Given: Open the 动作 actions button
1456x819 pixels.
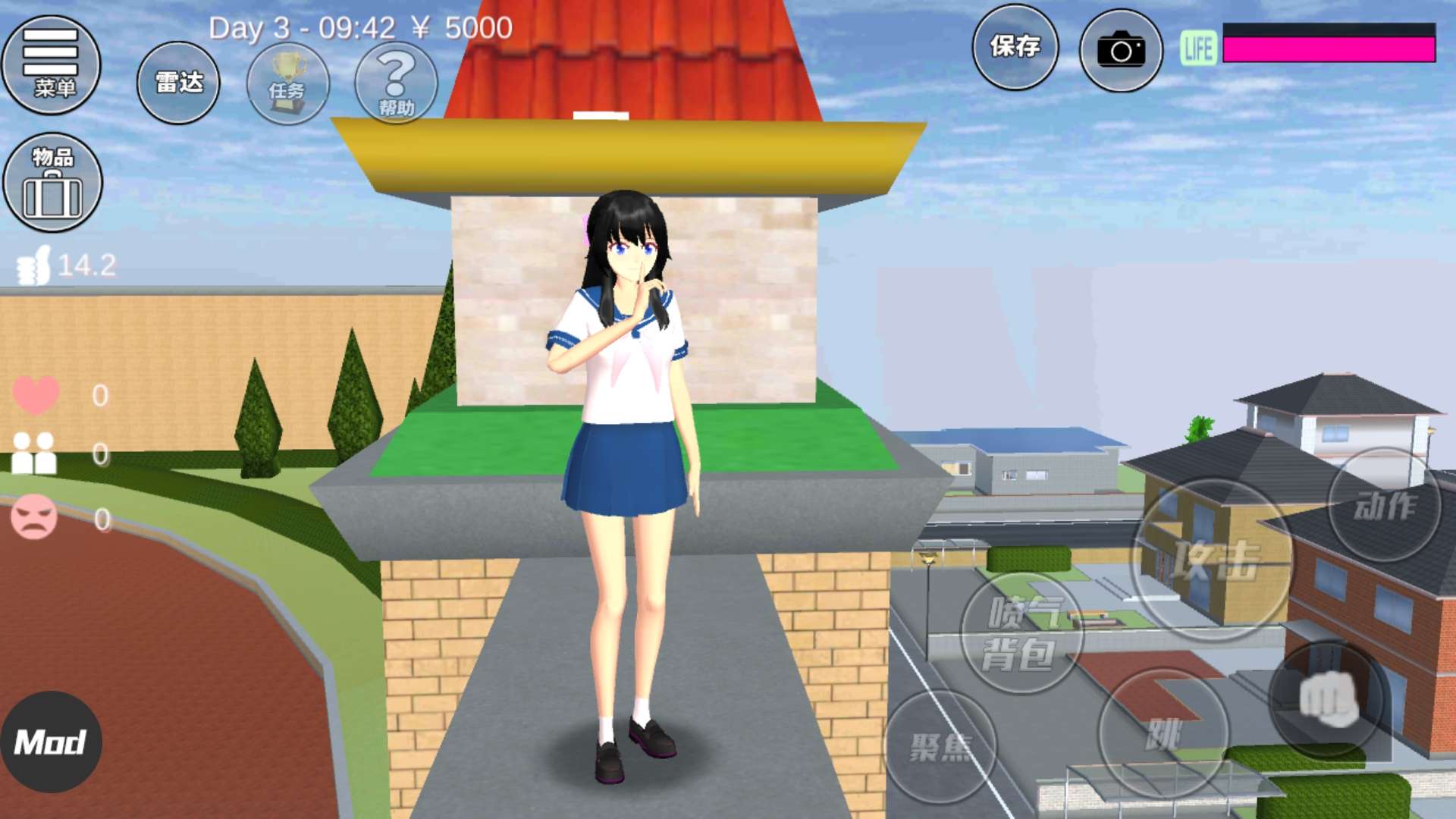Looking at the screenshot, I should 1385,505.
